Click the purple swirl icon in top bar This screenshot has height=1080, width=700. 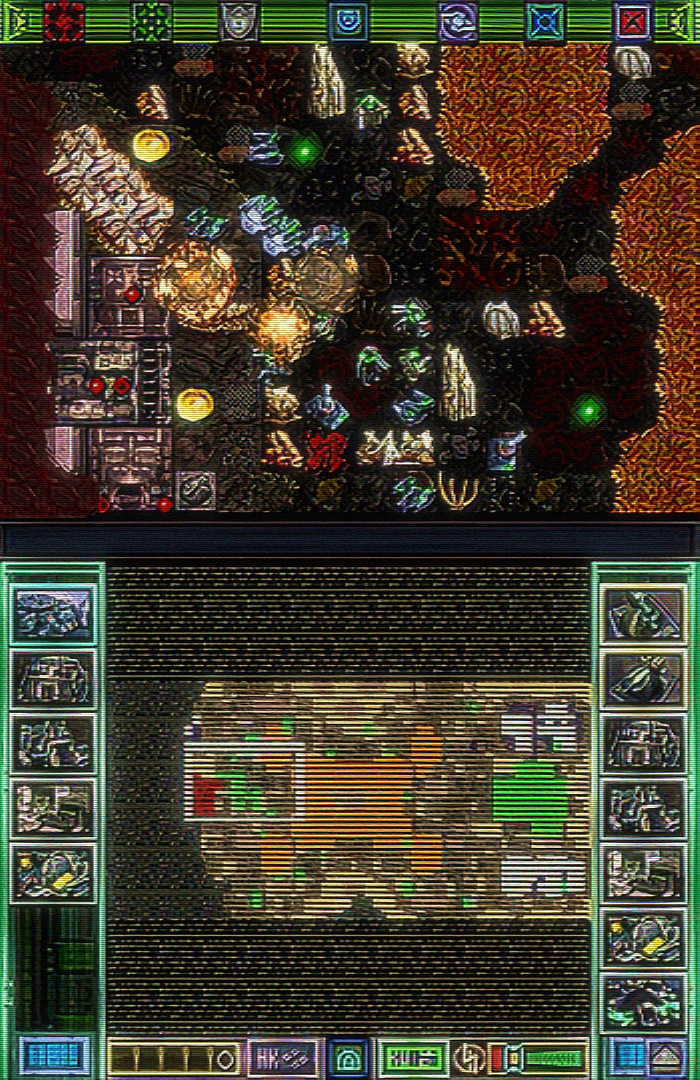(458, 20)
